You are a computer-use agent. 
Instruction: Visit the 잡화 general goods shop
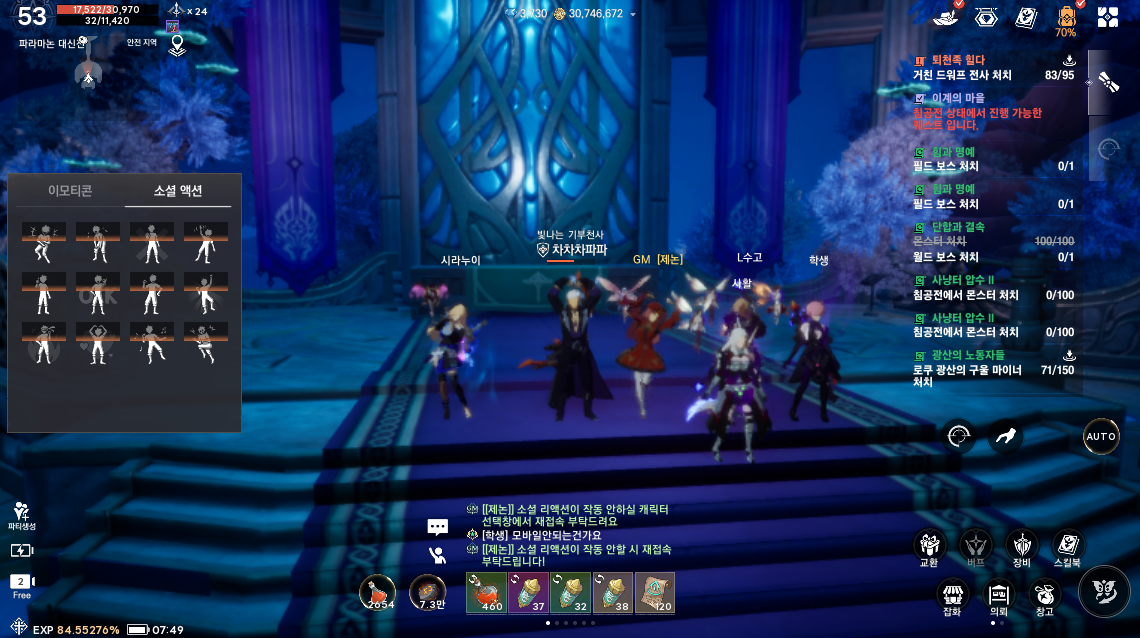pos(951,596)
